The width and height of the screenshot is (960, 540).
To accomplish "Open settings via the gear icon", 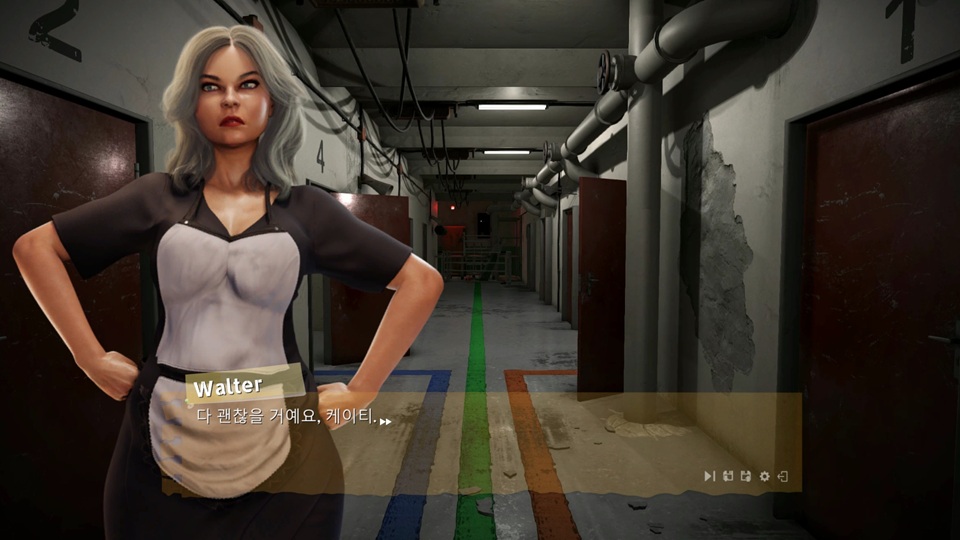I will pos(765,476).
